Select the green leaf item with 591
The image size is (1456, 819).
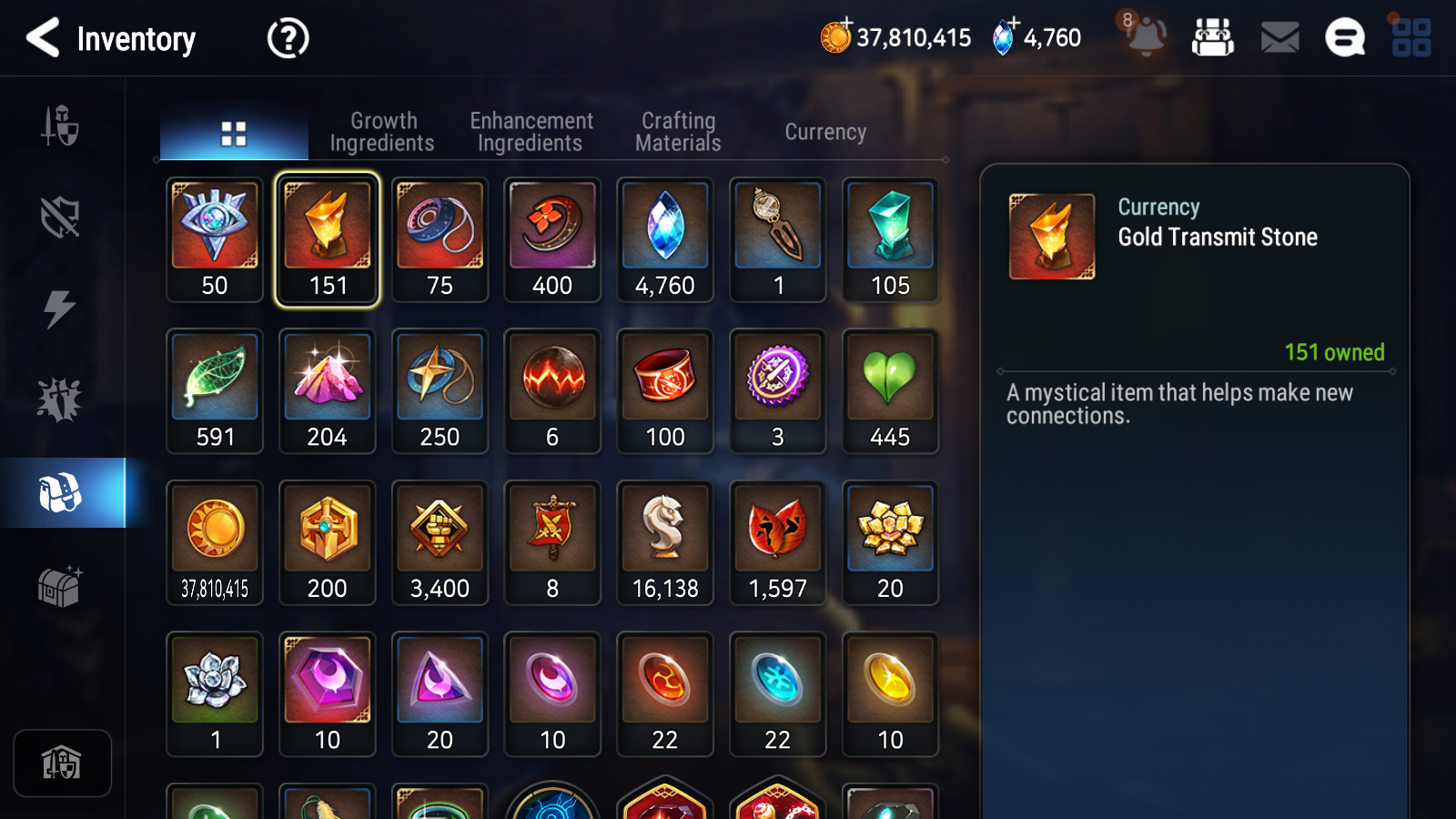tap(215, 391)
